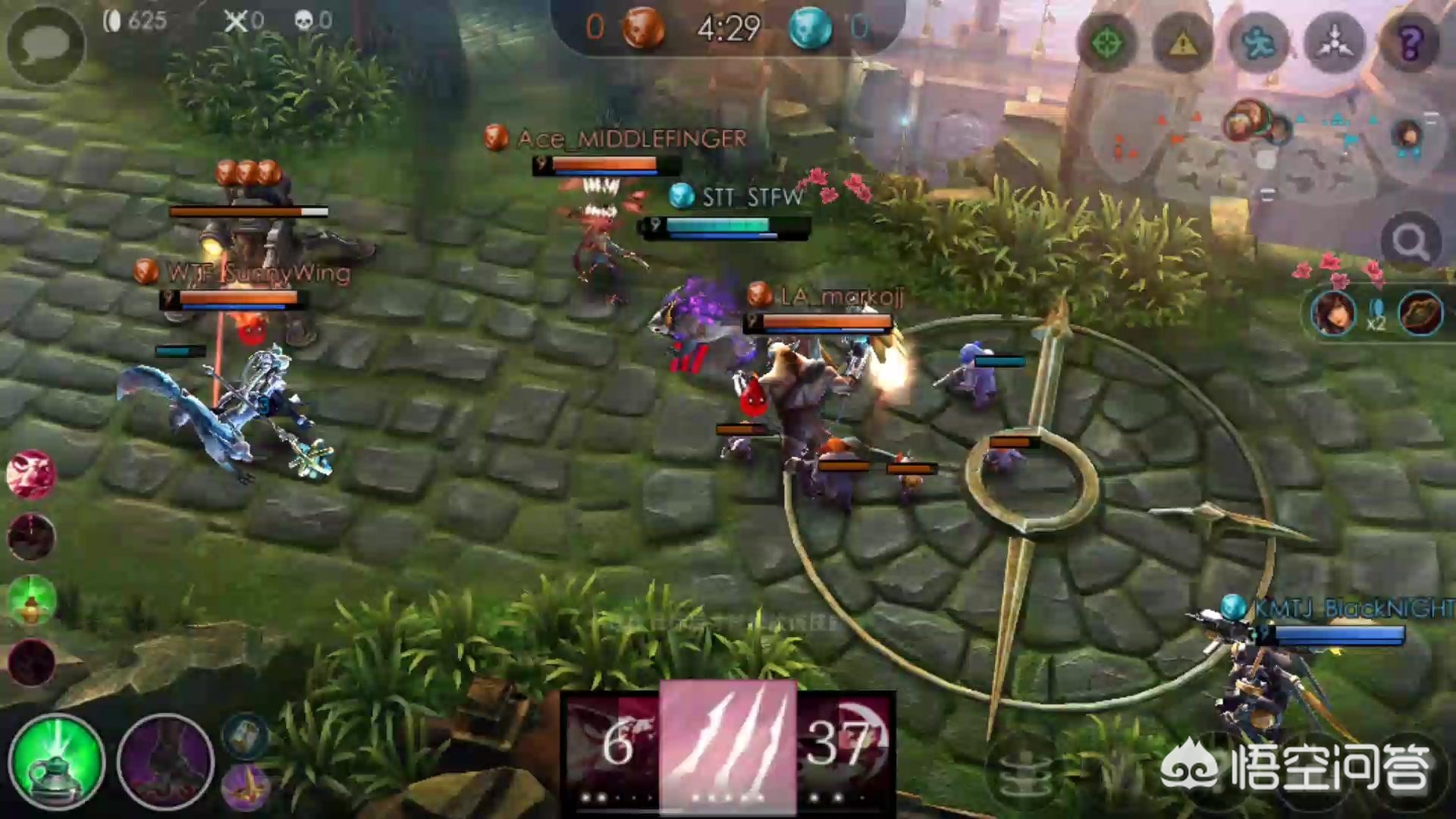Select the dark-haired hero portrait icon

pyautogui.click(x=1333, y=312)
